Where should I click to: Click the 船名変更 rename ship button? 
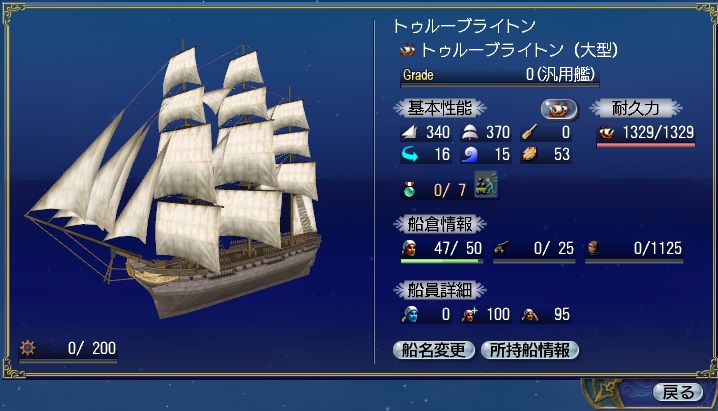[434, 350]
